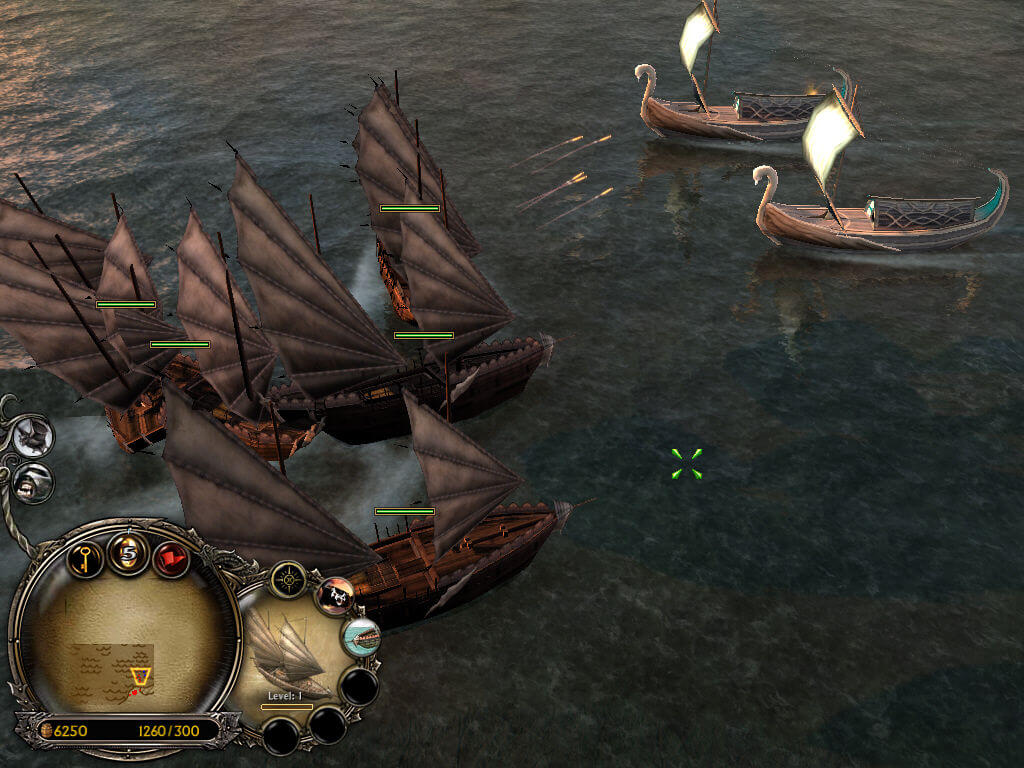Activate the ship hull ability icon
1024x768 pixels.
(x=362, y=637)
